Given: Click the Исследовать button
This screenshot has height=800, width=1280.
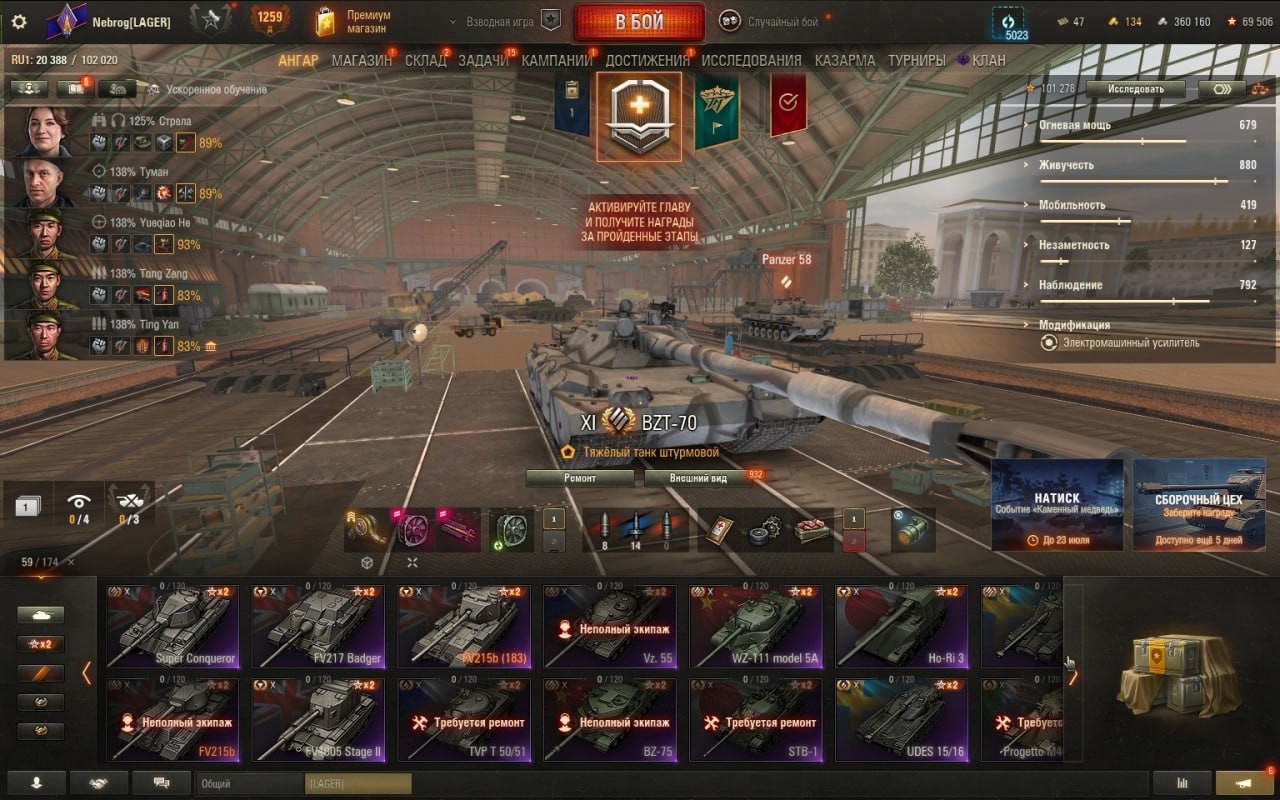Looking at the screenshot, I should (x=1135, y=89).
